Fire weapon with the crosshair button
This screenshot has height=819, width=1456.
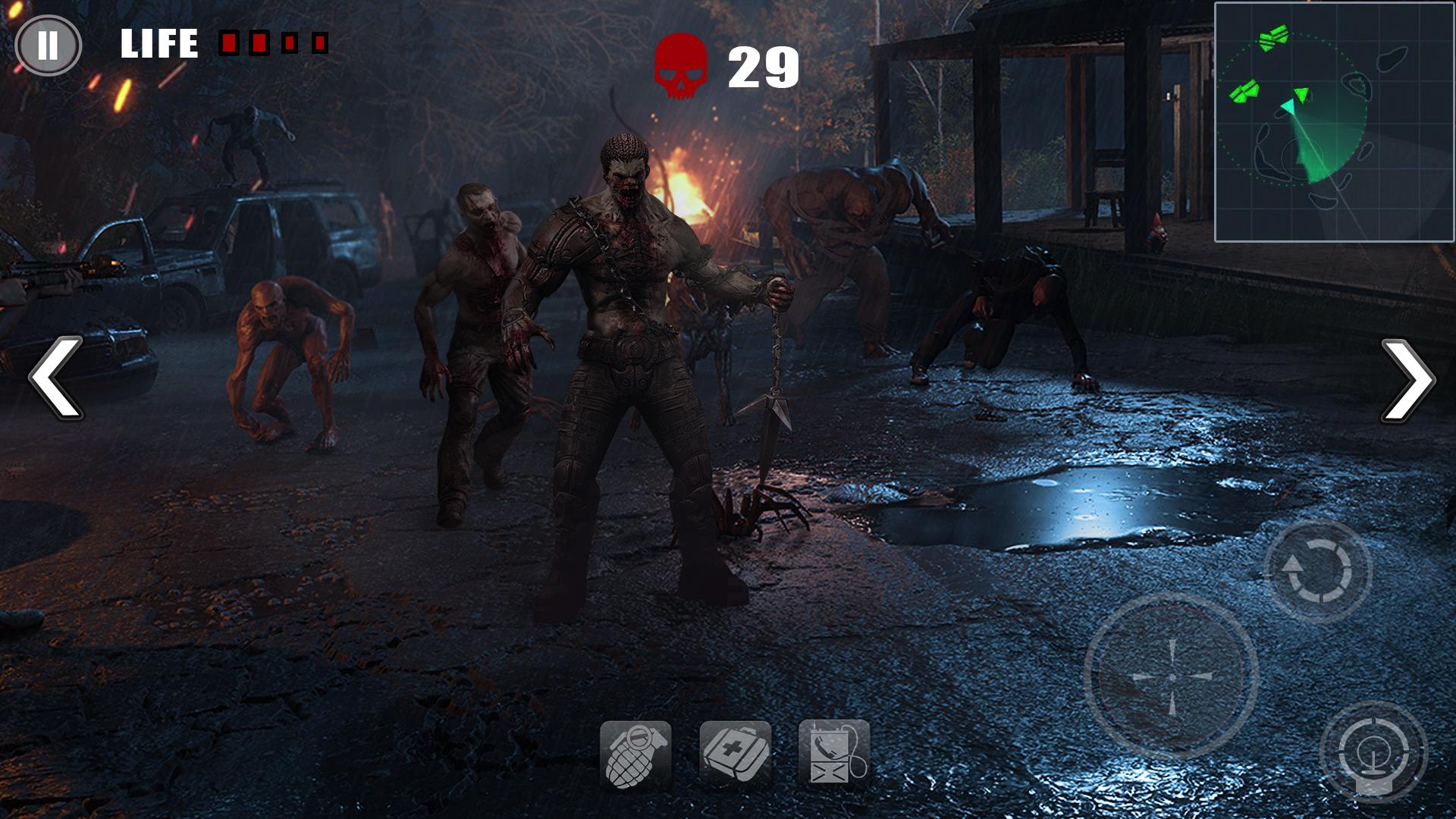point(1171,676)
